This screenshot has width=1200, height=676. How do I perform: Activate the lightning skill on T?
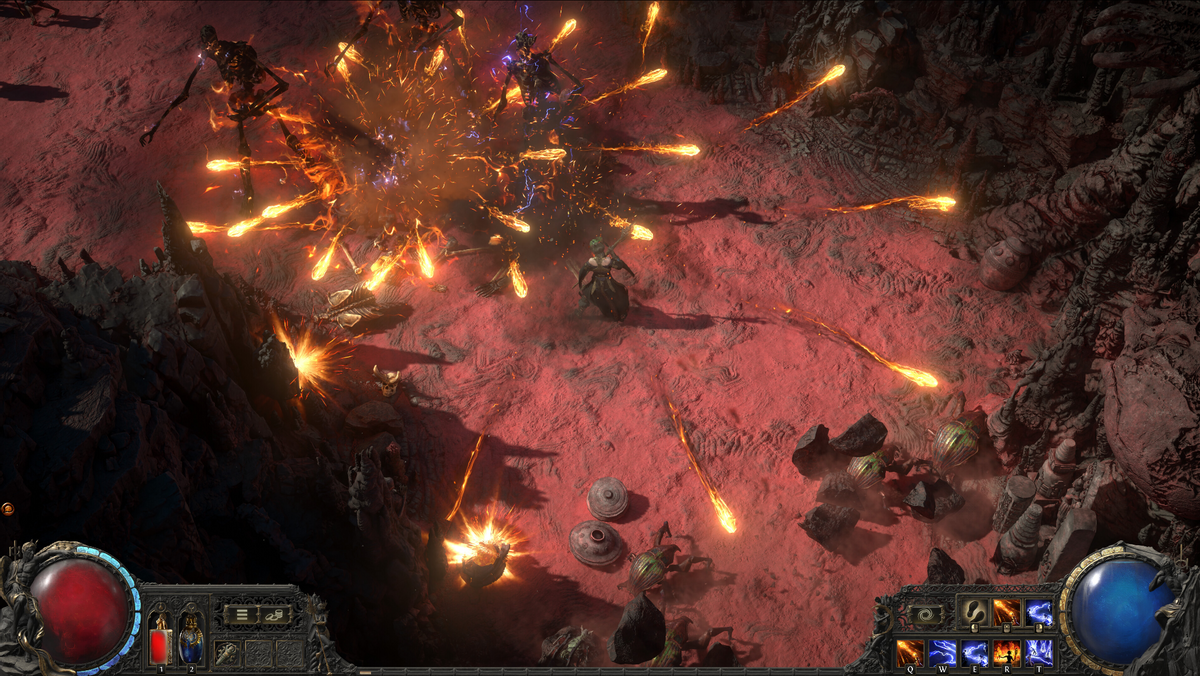point(1039,653)
